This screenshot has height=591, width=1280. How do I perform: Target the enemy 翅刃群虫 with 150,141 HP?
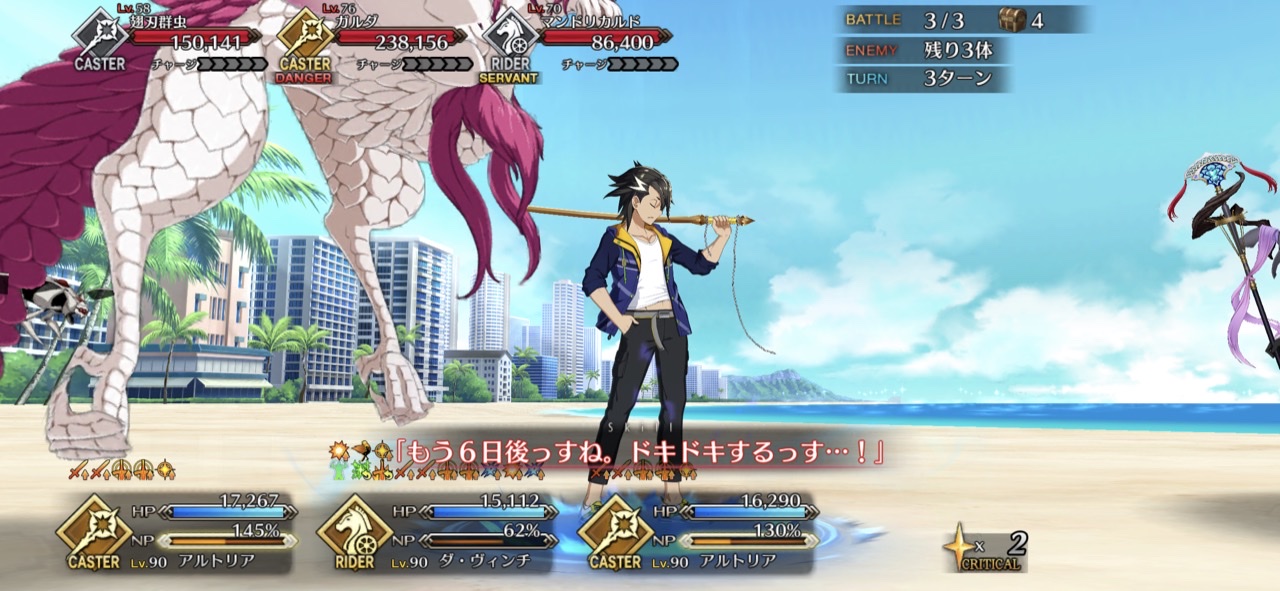coord(170,40)
